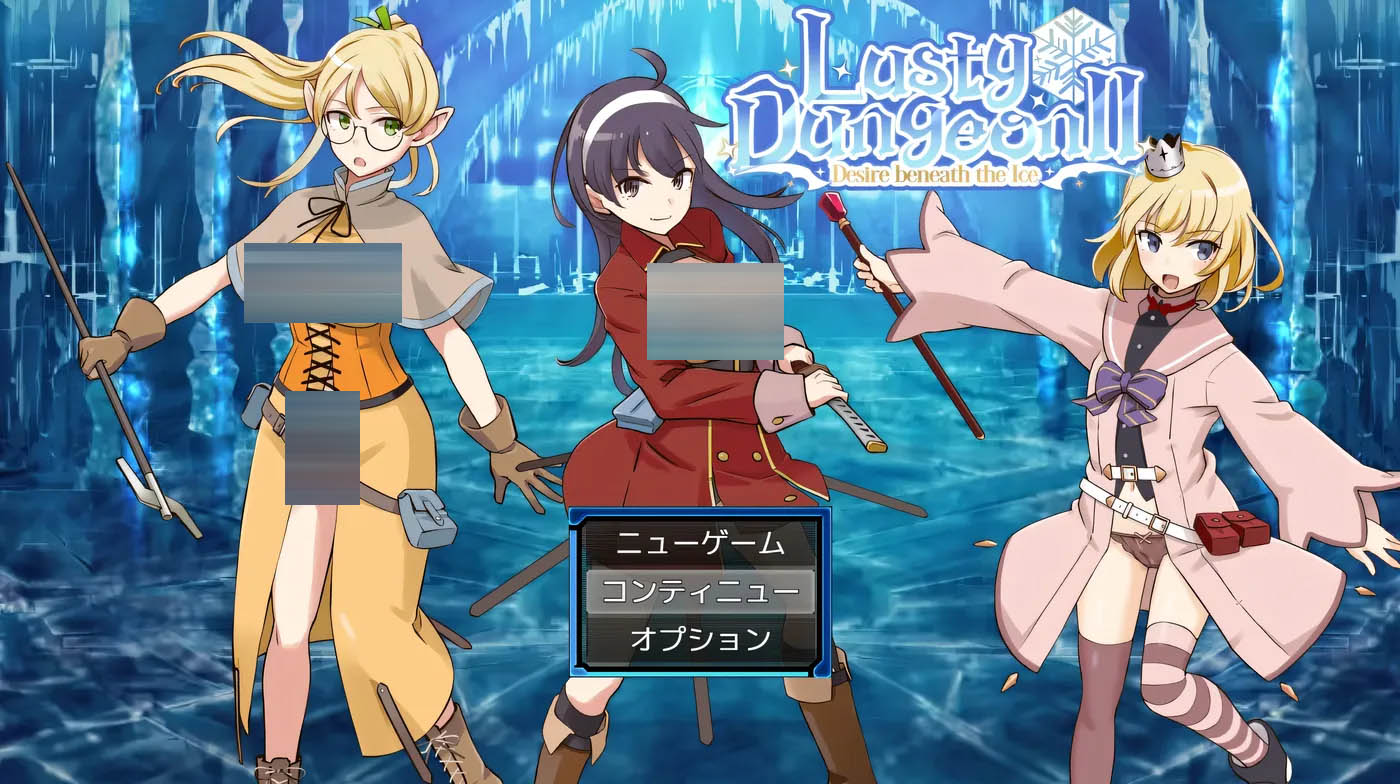1400x784 pixels.
Task: Select コンティニュー to continue a saved game
Action: tap(700, 592)
